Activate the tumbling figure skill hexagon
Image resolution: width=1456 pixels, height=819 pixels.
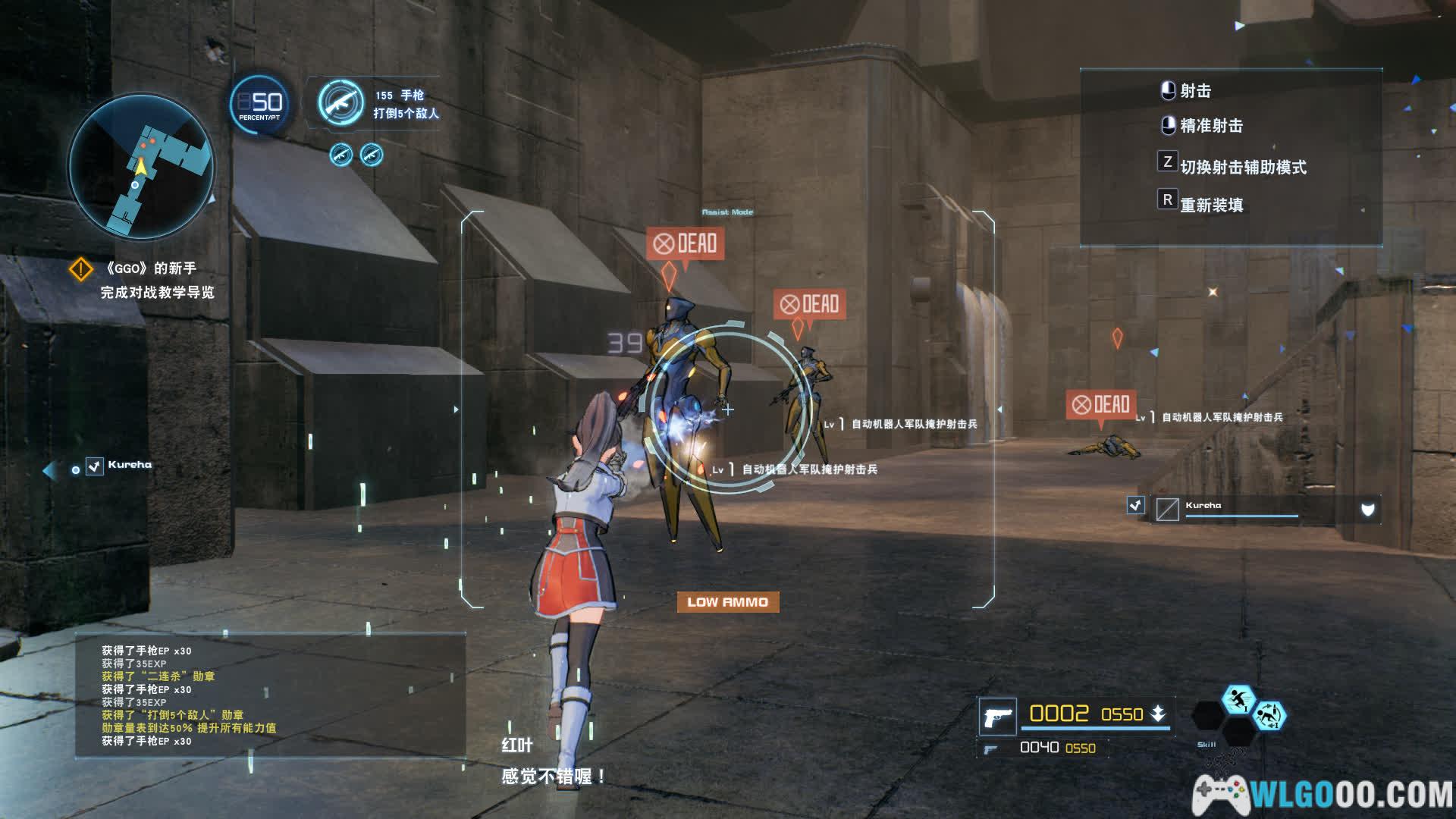coord(1269,716)
